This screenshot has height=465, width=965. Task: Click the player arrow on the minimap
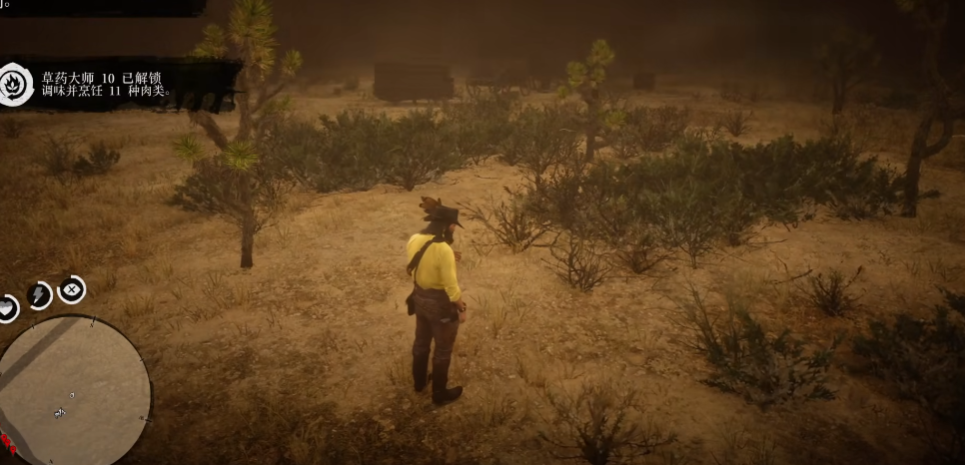60,412
